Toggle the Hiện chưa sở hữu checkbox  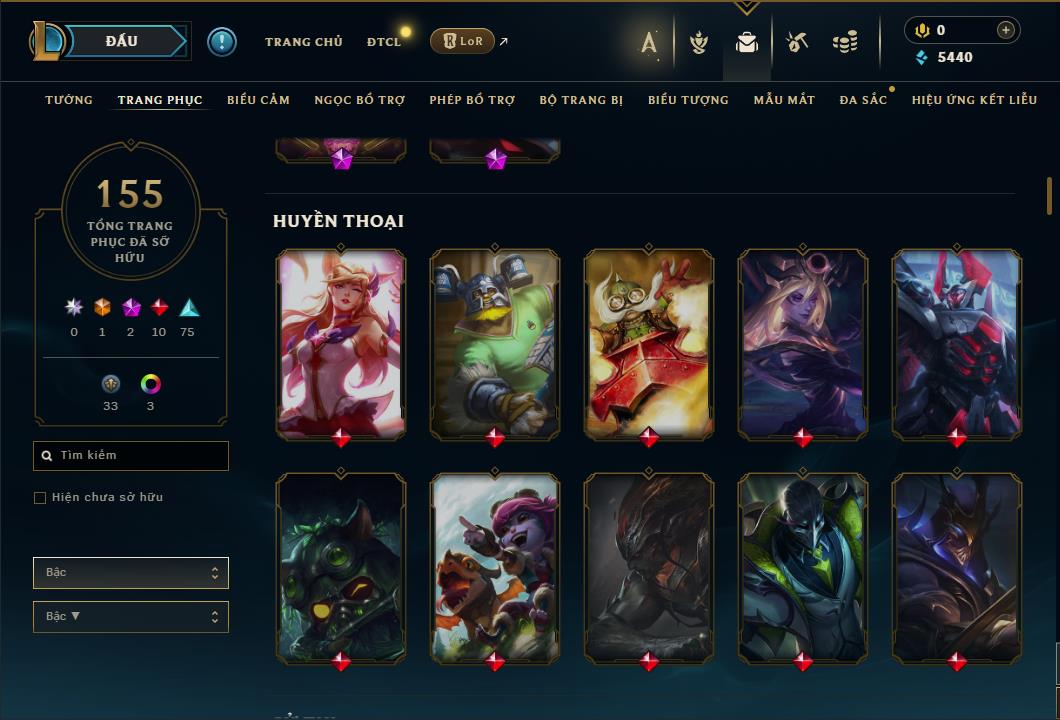[x=40, y=498]
